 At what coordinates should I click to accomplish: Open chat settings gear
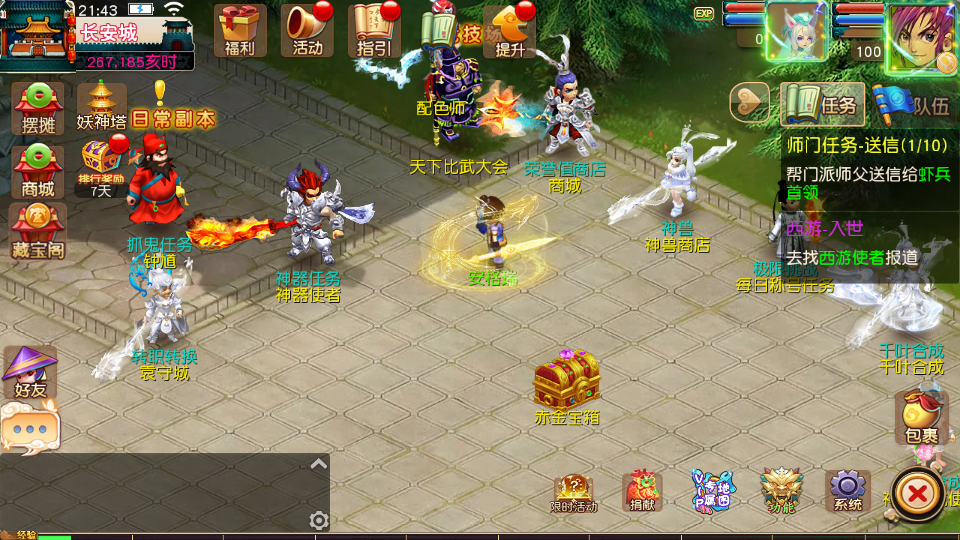[319, 520]
